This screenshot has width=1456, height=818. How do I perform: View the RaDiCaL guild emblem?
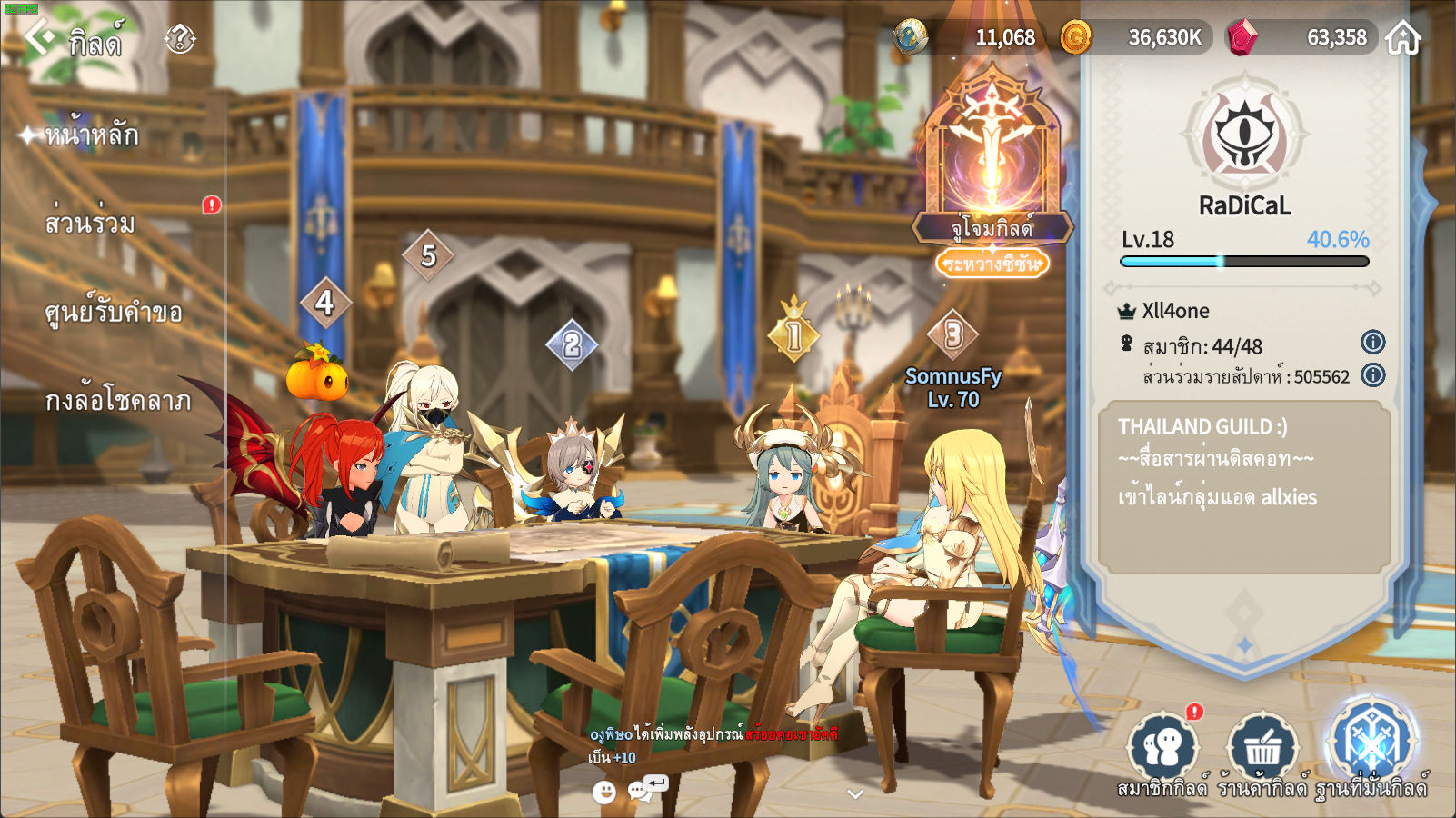(x=1244, y=135)
